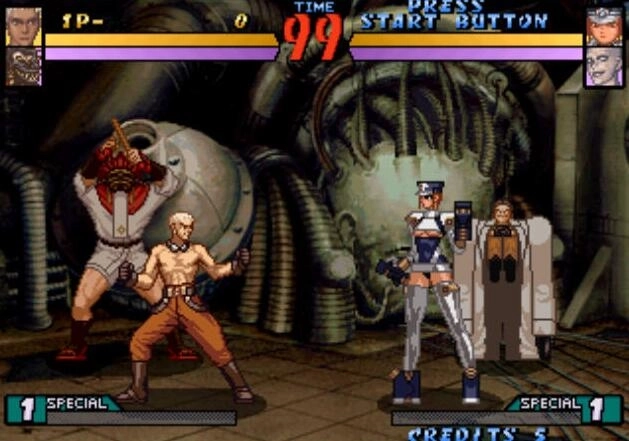Click the dark masked teammate portrait

pyautogui.click(x=23, y=66)
